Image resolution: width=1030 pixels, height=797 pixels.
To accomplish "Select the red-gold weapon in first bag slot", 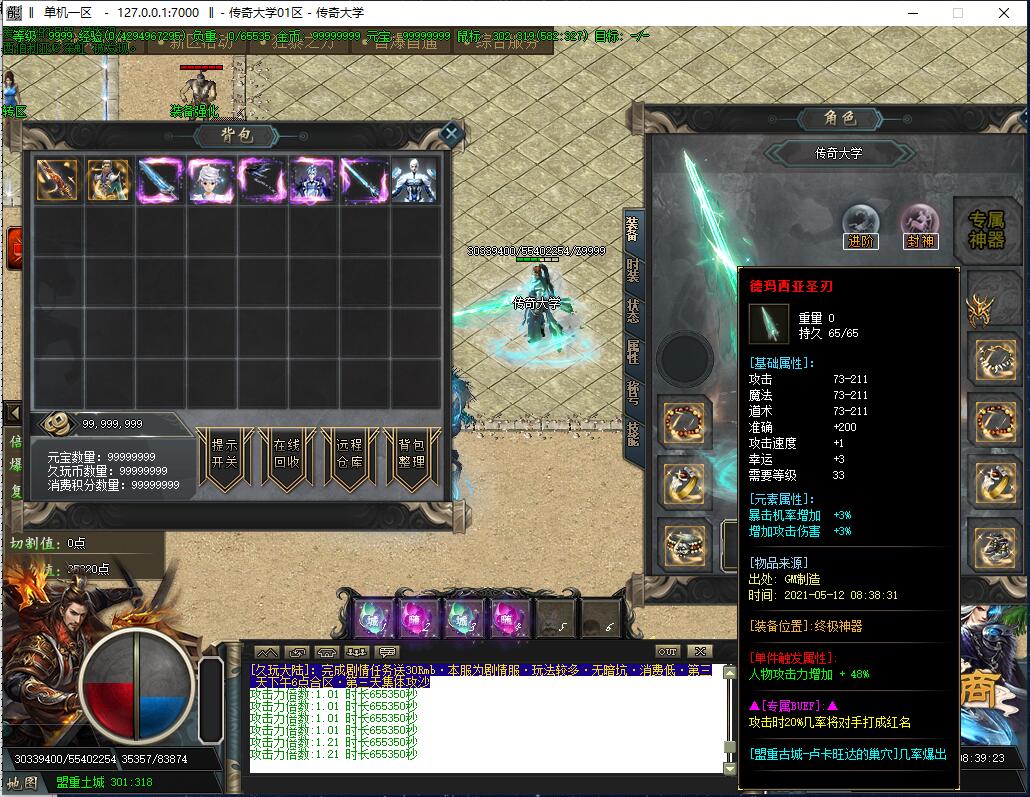I will [58, 181].
